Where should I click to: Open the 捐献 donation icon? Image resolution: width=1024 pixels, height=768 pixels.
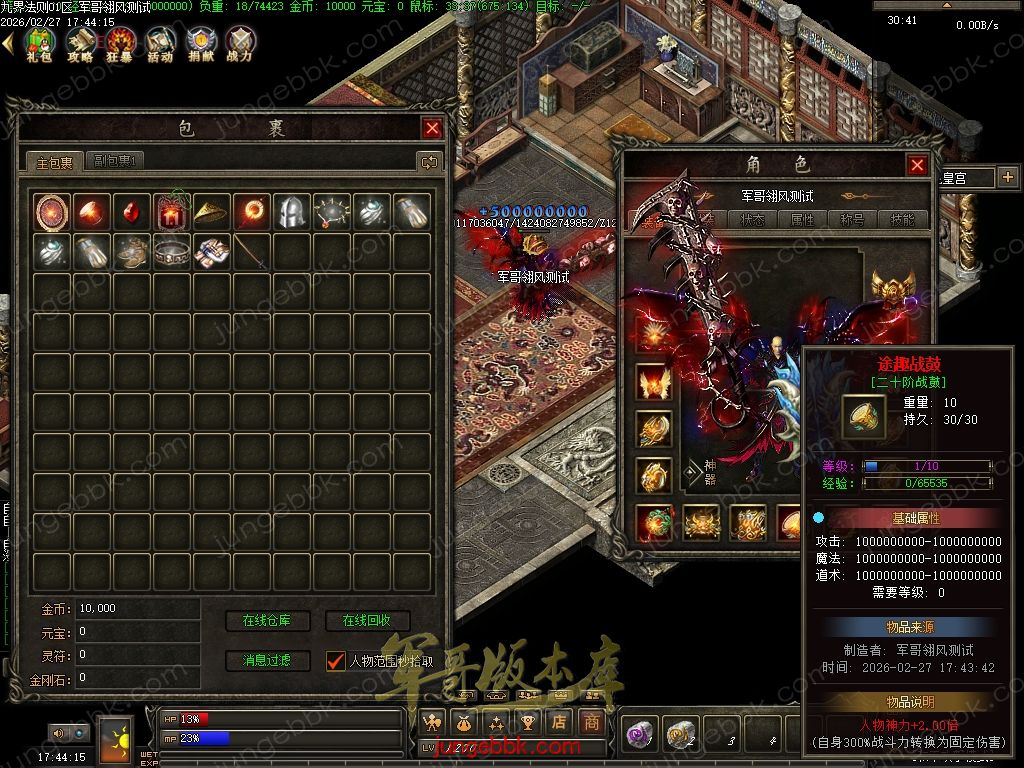pyautogui.click(x=200, y=42)
